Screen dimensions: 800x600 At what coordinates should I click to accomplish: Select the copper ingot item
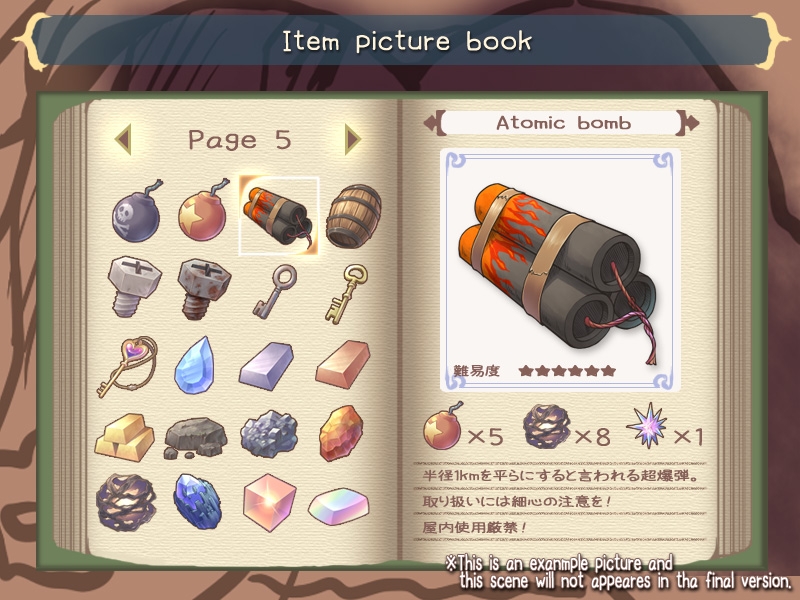[342, 367]
